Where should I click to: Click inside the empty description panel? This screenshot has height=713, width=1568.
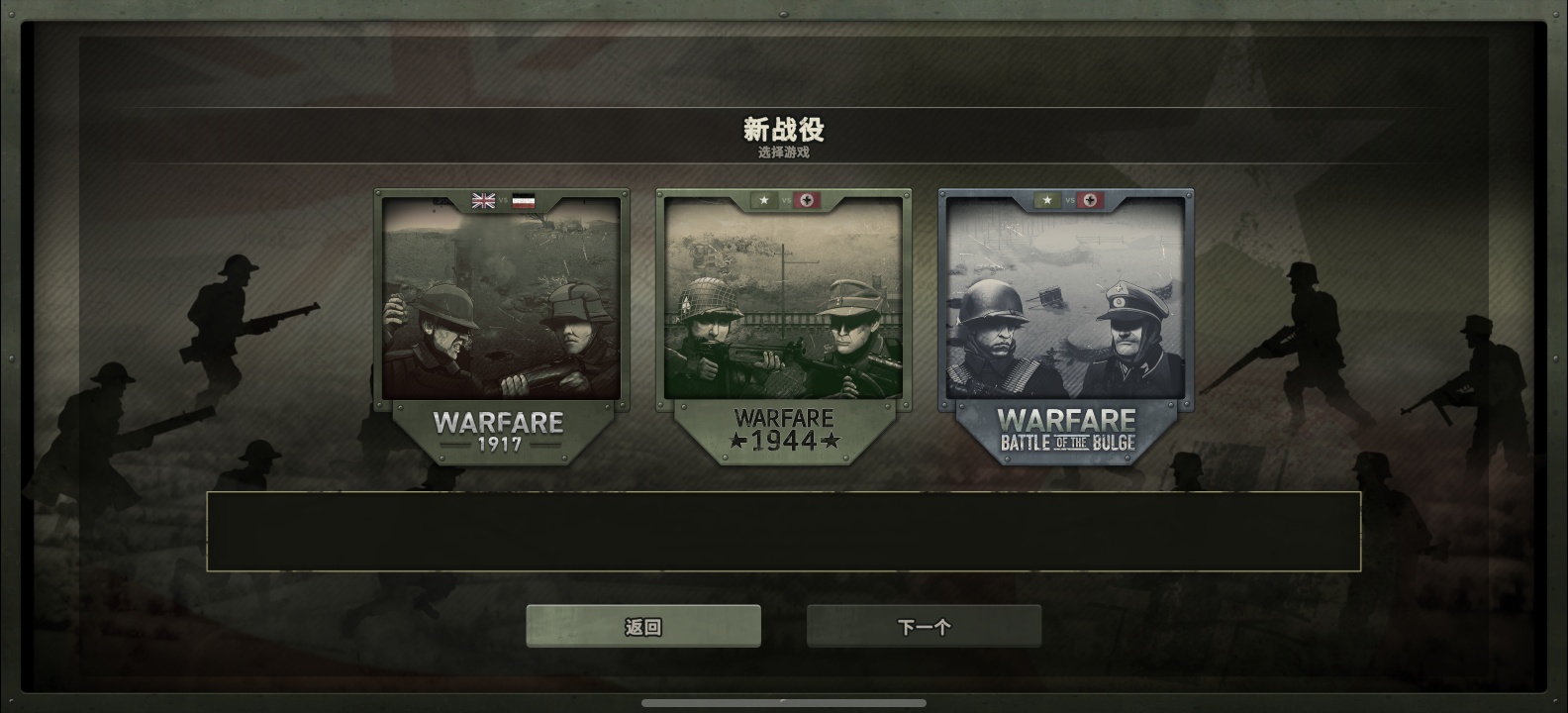click(x=784, y=532)
